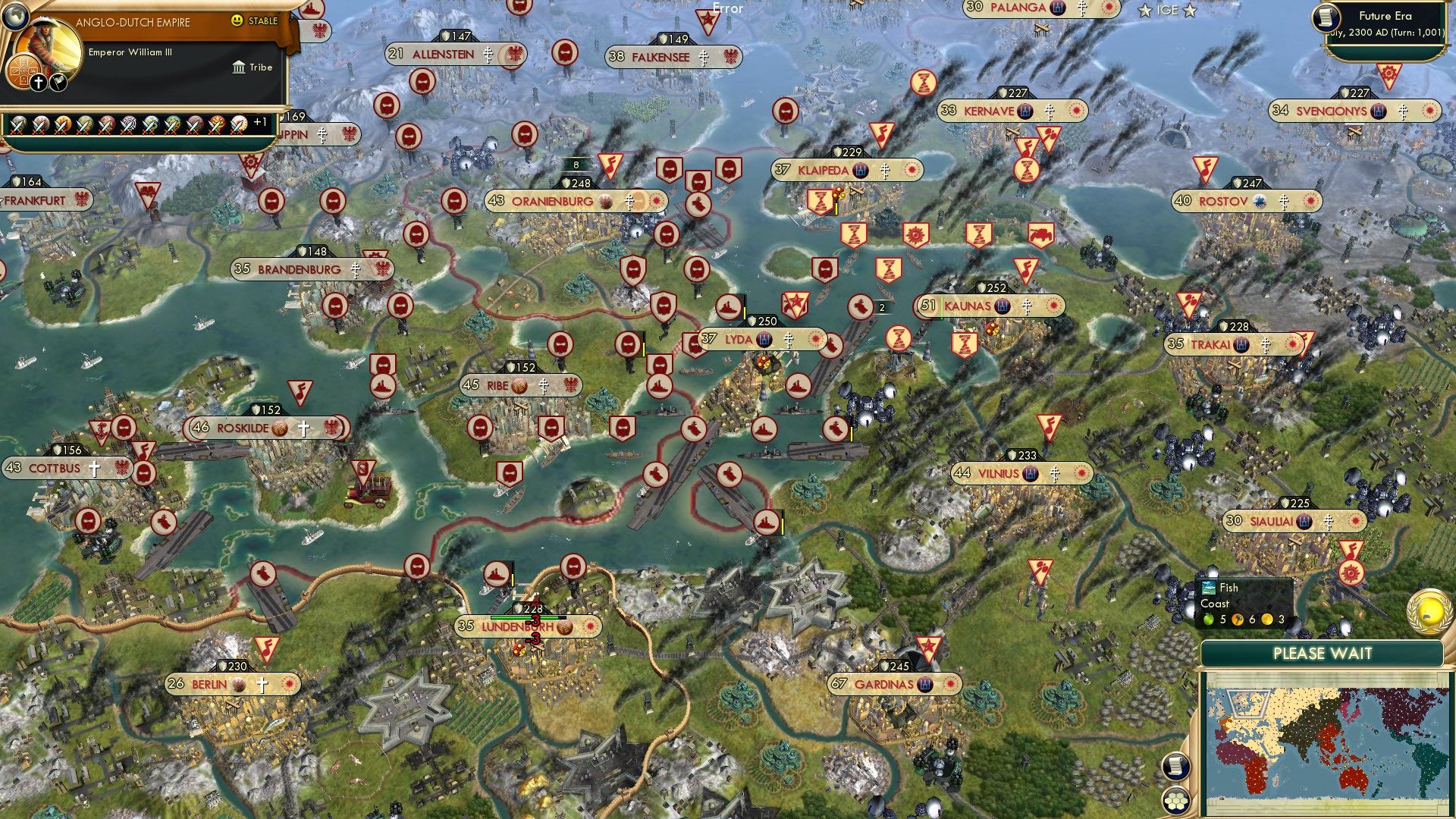The height and width of the screenshot is (819, 1456).
Task: Open the religion cross icon under William III
Action: (39, 83)
